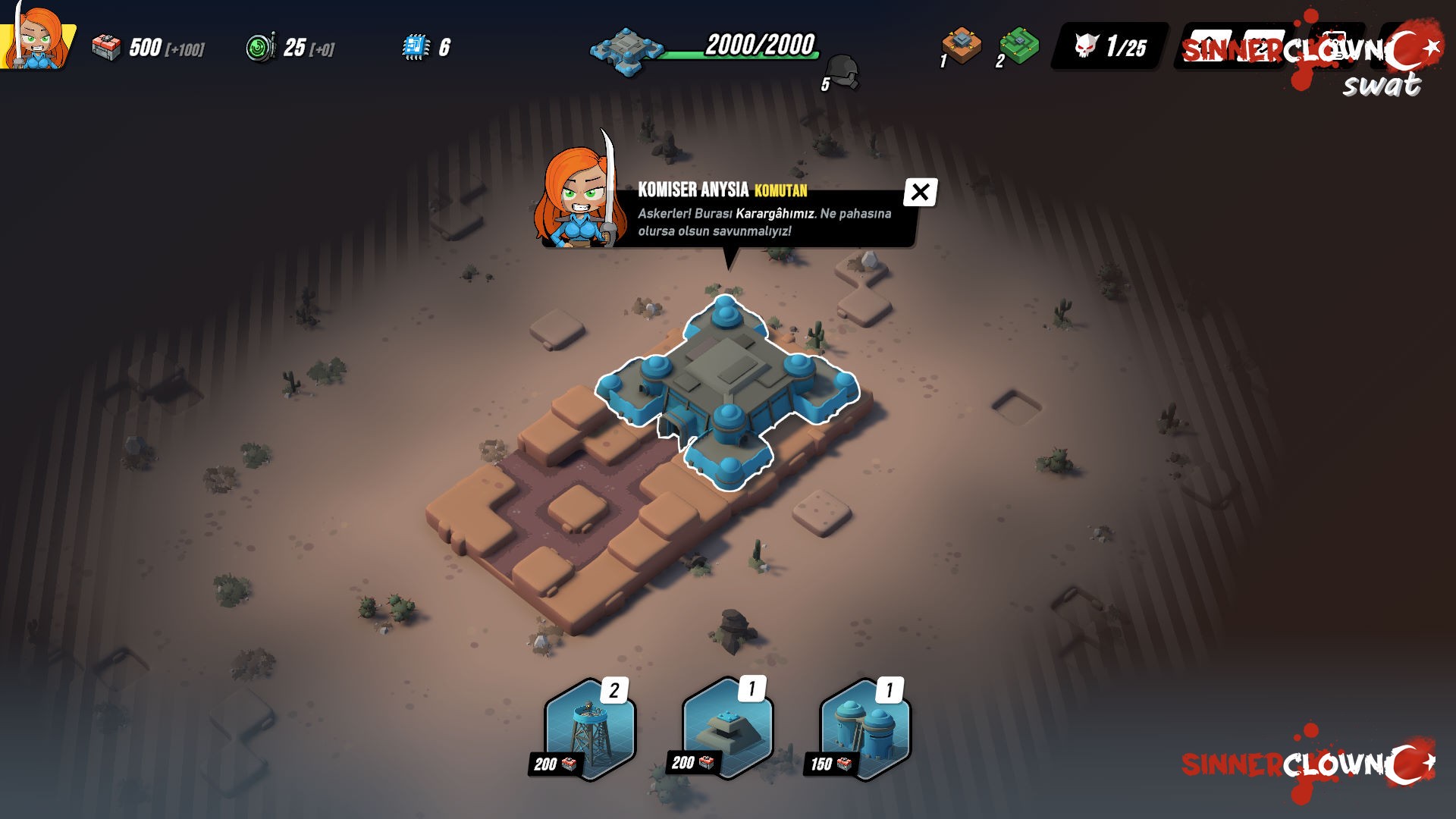Close Komiser Anysia's dialogue box
The image size is (1456, 819).
(920, 193)
